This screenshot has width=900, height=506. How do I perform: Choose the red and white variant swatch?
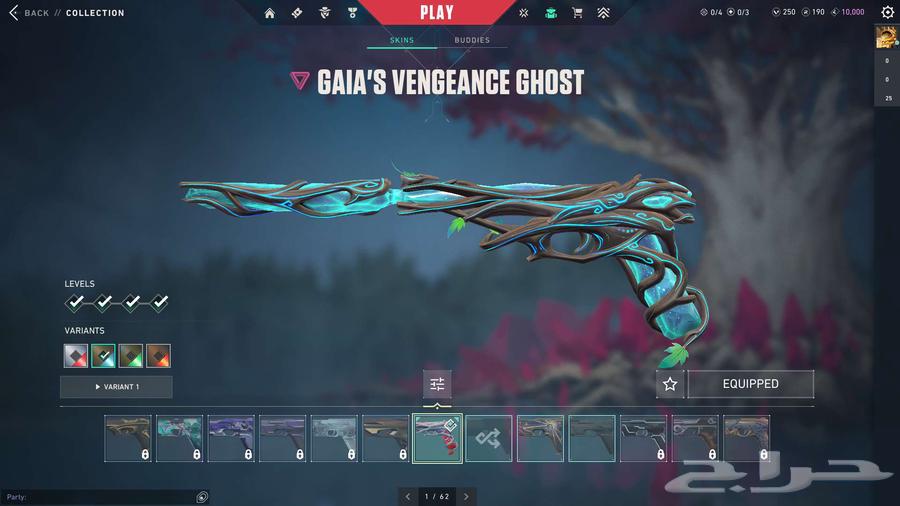[76, 355]
